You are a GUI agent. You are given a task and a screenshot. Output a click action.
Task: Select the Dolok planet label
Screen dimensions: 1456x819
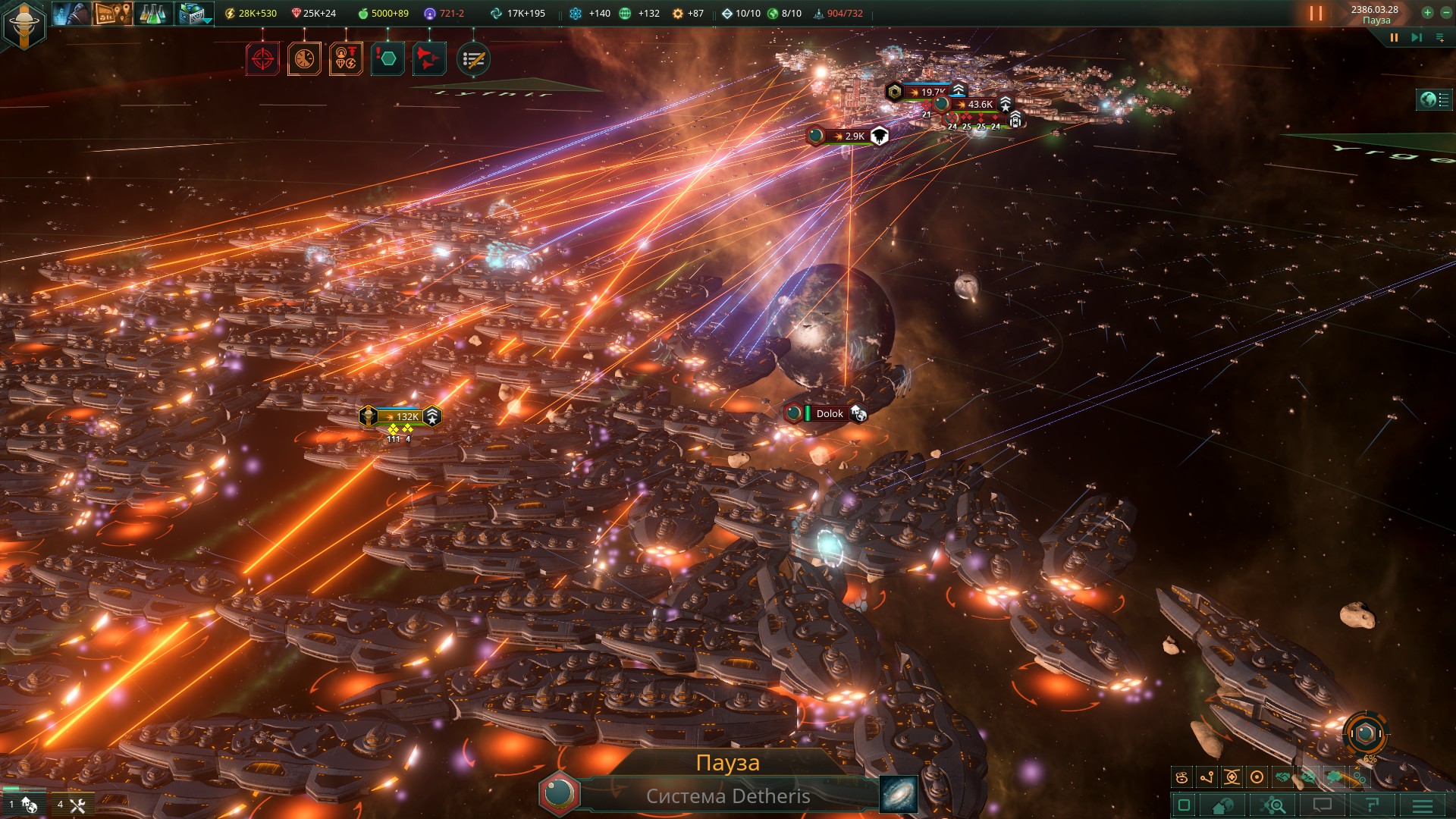(829, 413)
